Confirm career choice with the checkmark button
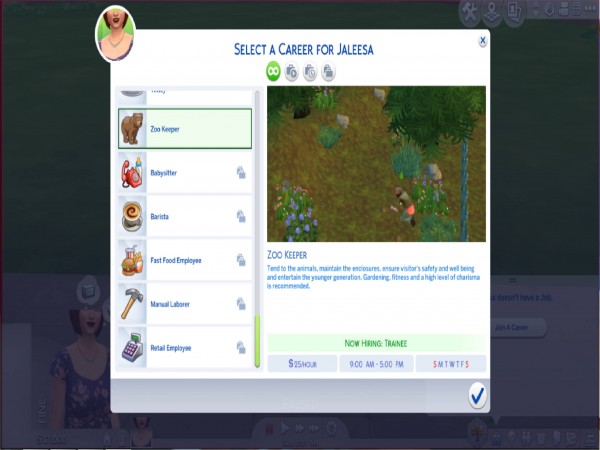 (477, 396)
